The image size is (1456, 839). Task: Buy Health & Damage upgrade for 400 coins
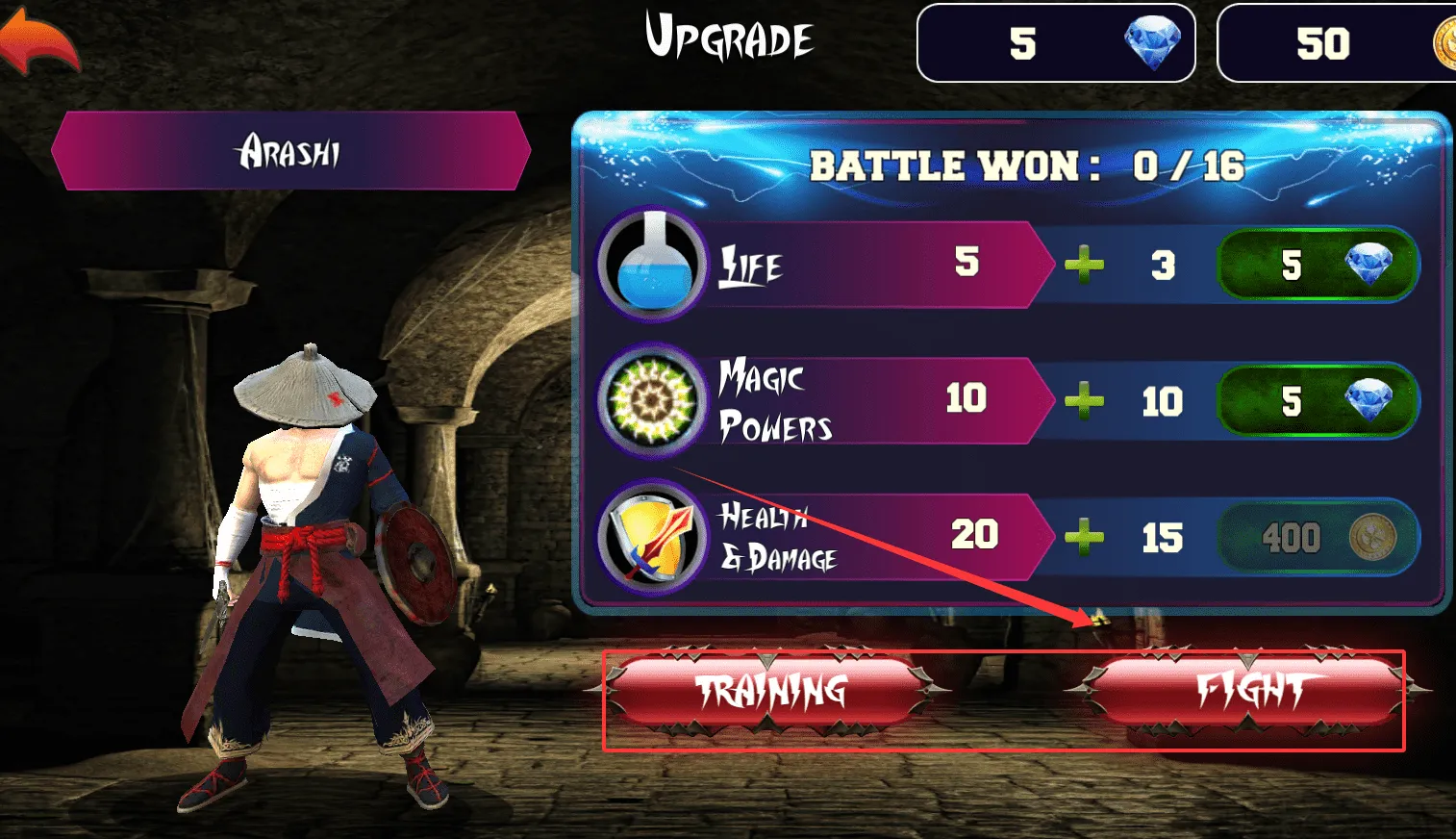1318,537
